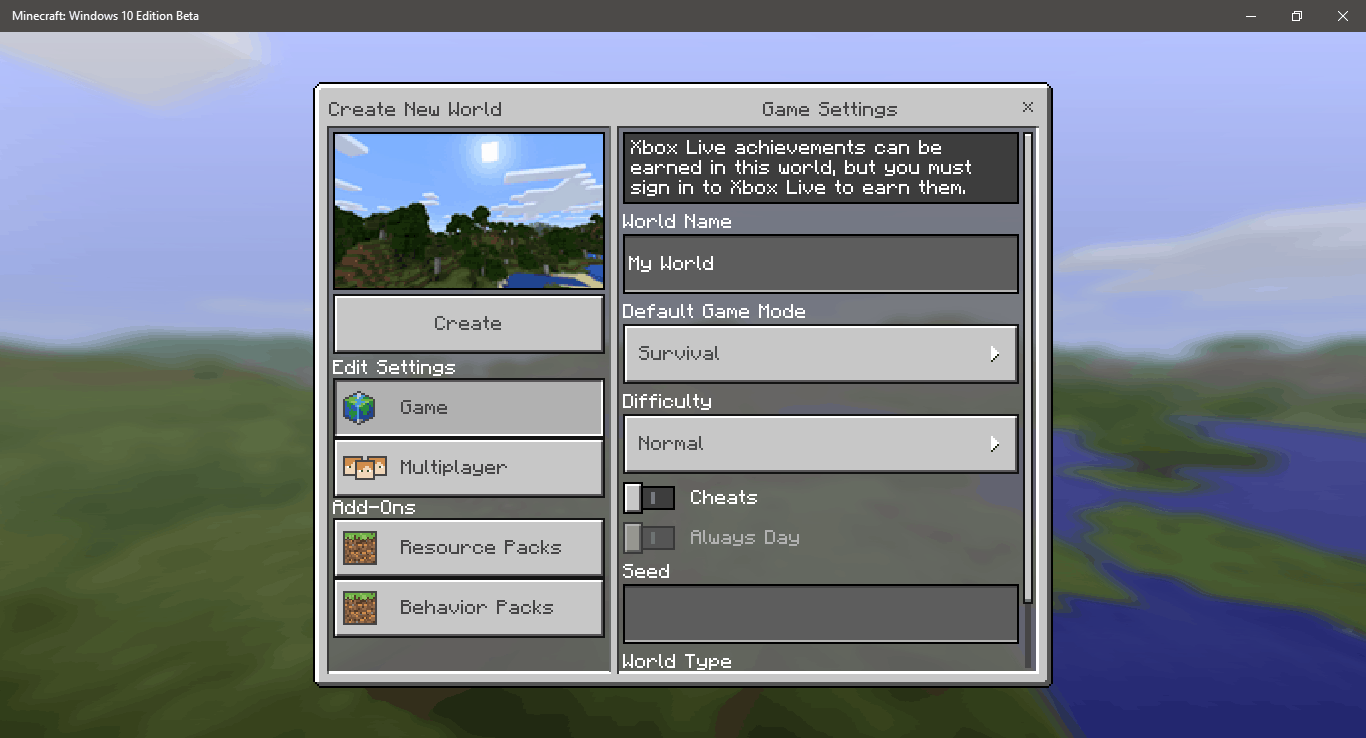Close the Create New World dialog
Viewport: 1366px width, 738px height.
point(1027,106)
